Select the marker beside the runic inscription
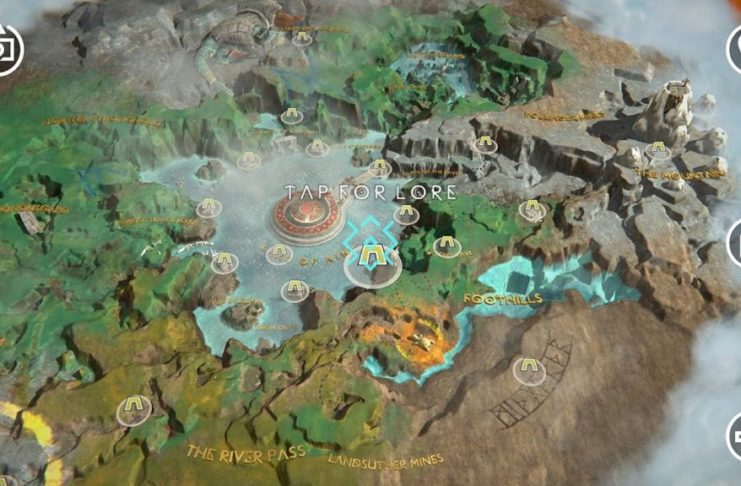Image resolution: width=741 pixels, height=486 pixels. point(527,371)
